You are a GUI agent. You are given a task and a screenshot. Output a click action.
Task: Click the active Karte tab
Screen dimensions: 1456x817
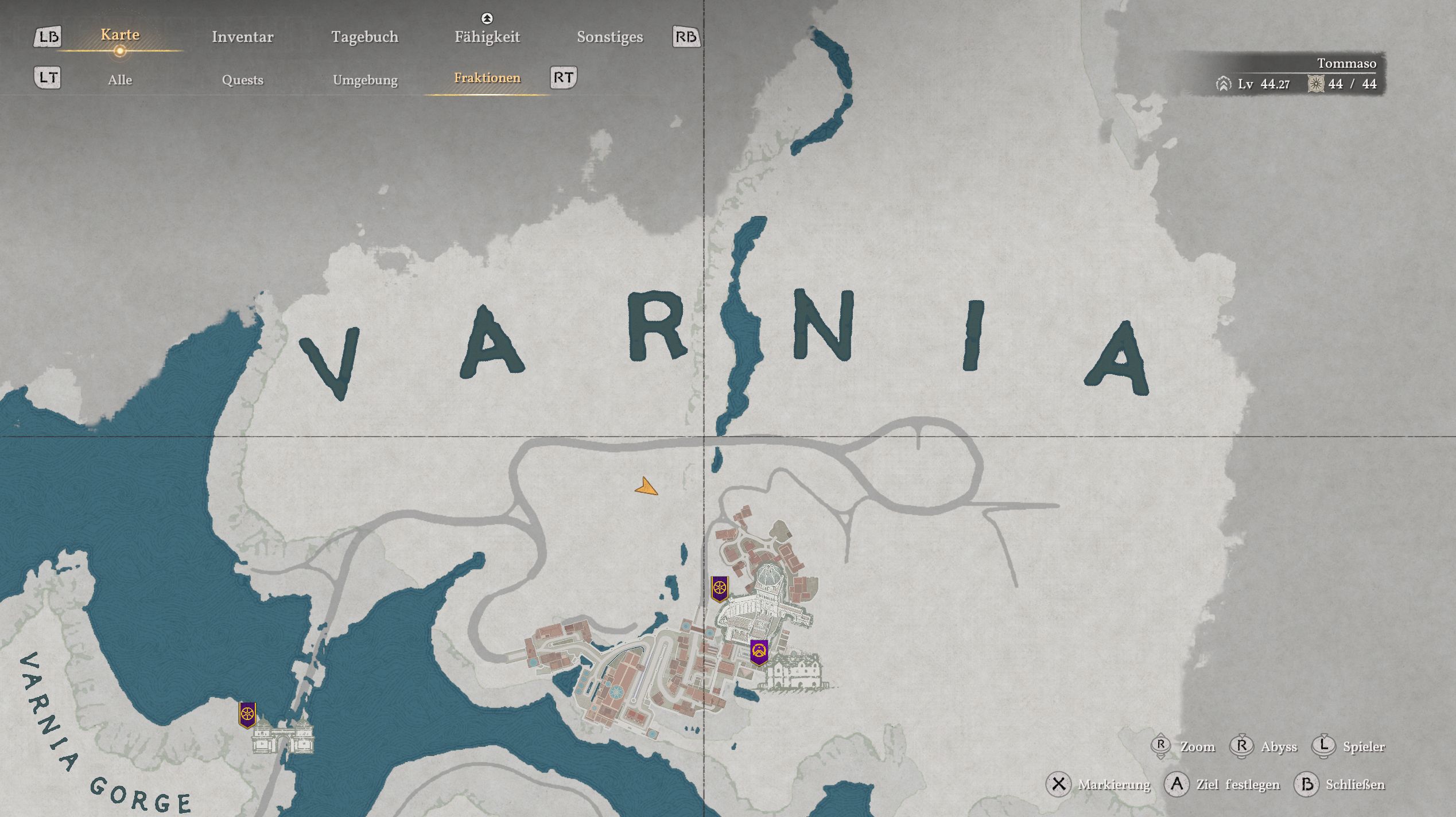coord(120,34)
